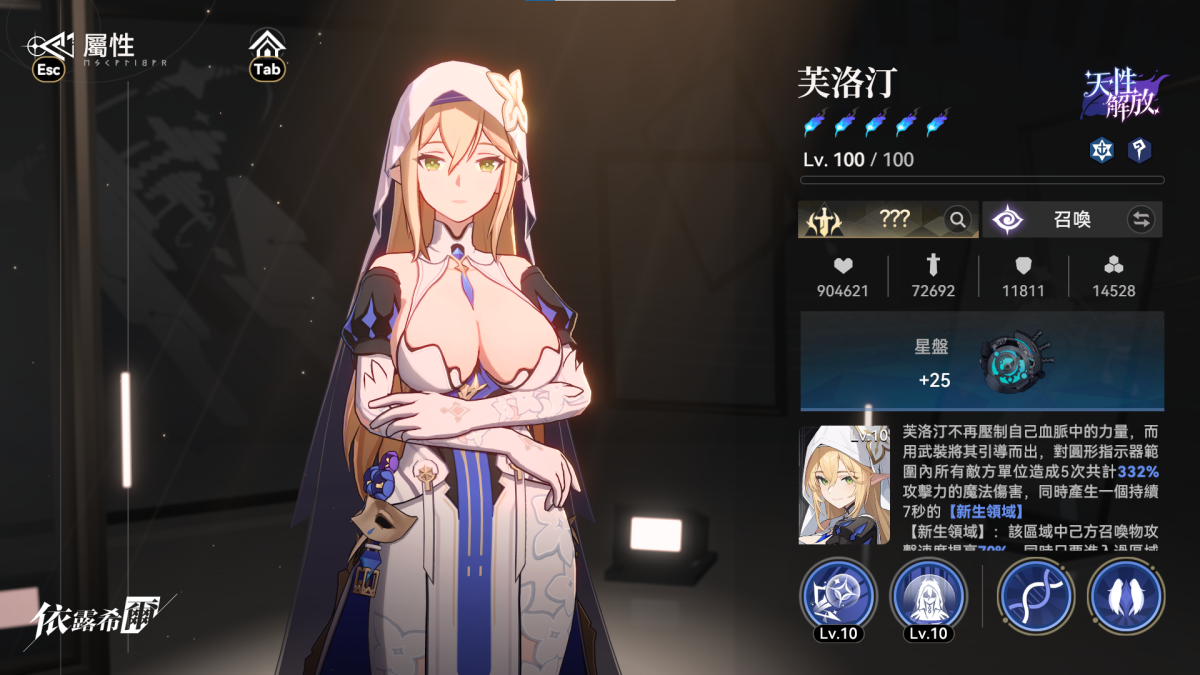Image resolution: width=1200 pixels, height=675 pixels.
Task: Inspect the ??? entry with the magnifier
Action: coord(958,219)
